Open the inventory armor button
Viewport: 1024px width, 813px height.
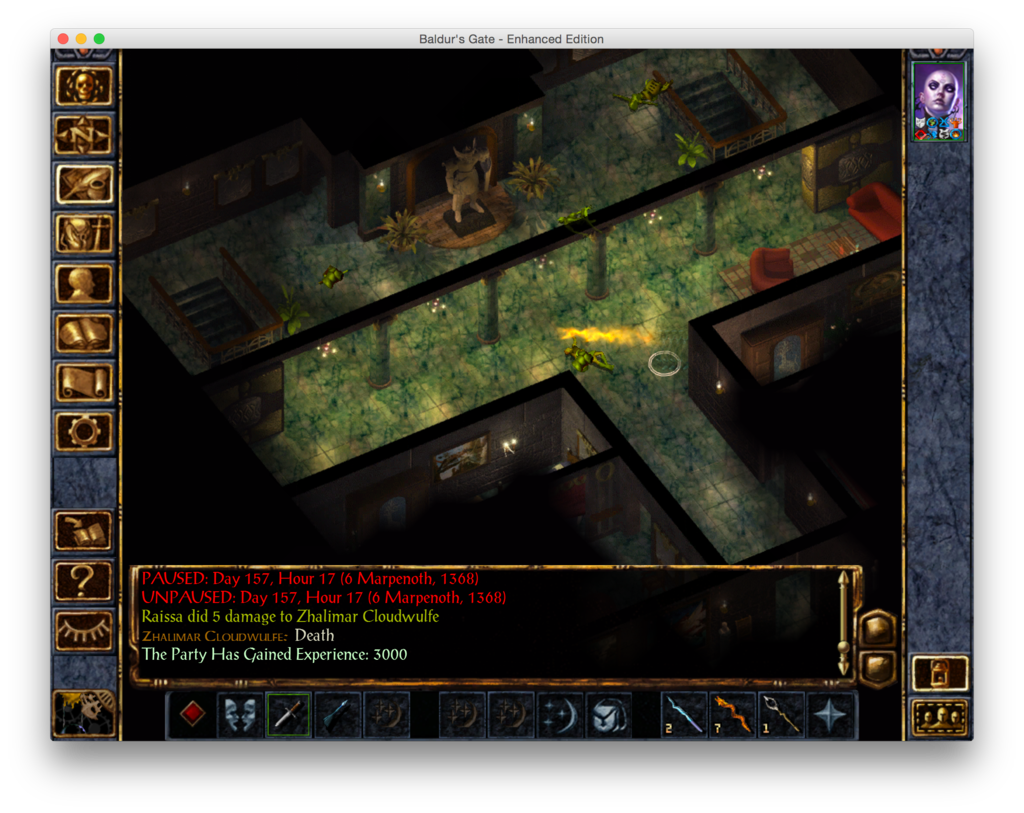84,234
